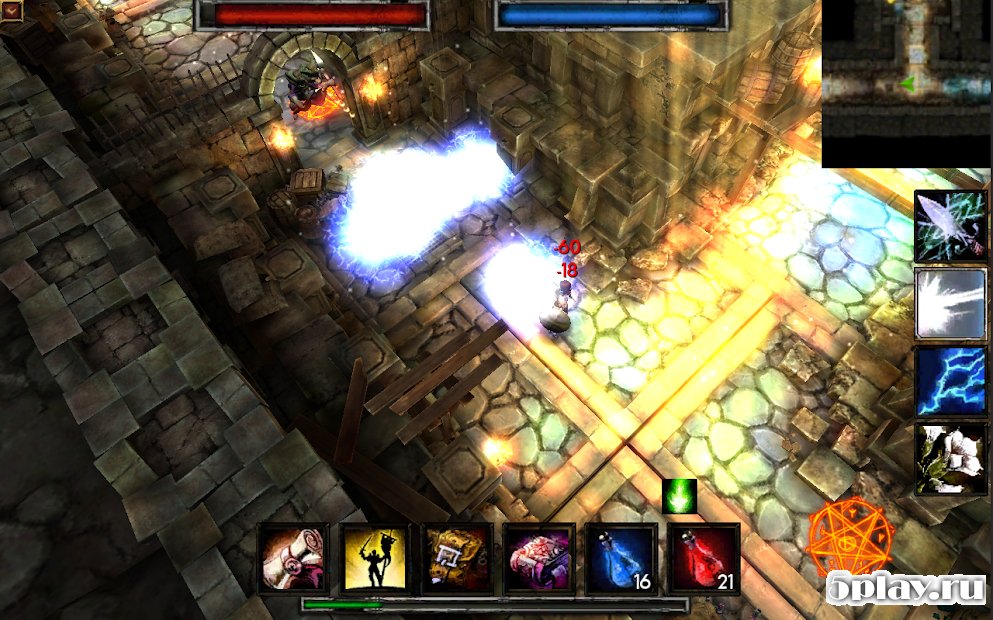Activate the white flower skill
This screenshot has height=620, width=993.
(950, 458)
